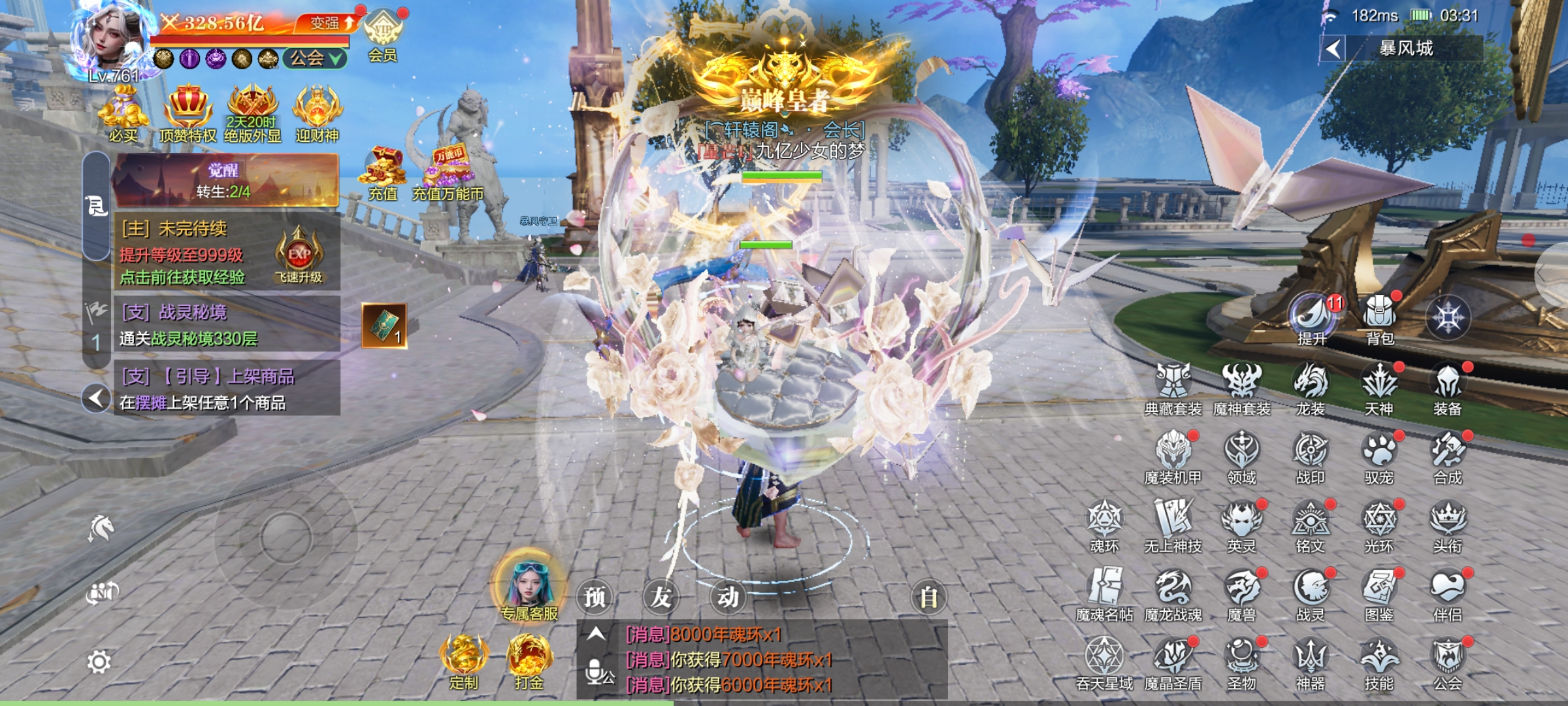Open the 打金 gold farming icon
Screen dimensions: 1568x706
click(x=529, y=662)
